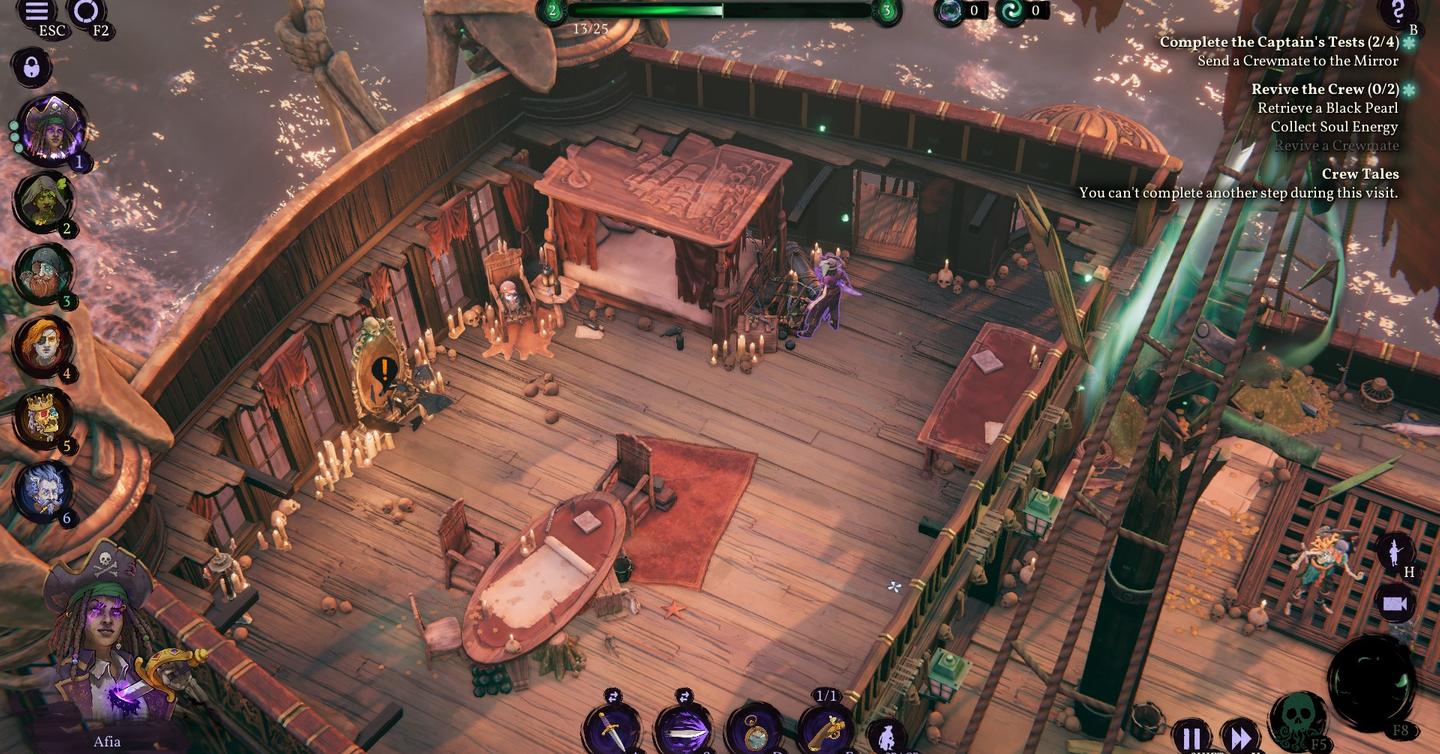This screenshot has width=1440, height=754.
Task: Pause the game with the pause button
Action: (1192, 738)
